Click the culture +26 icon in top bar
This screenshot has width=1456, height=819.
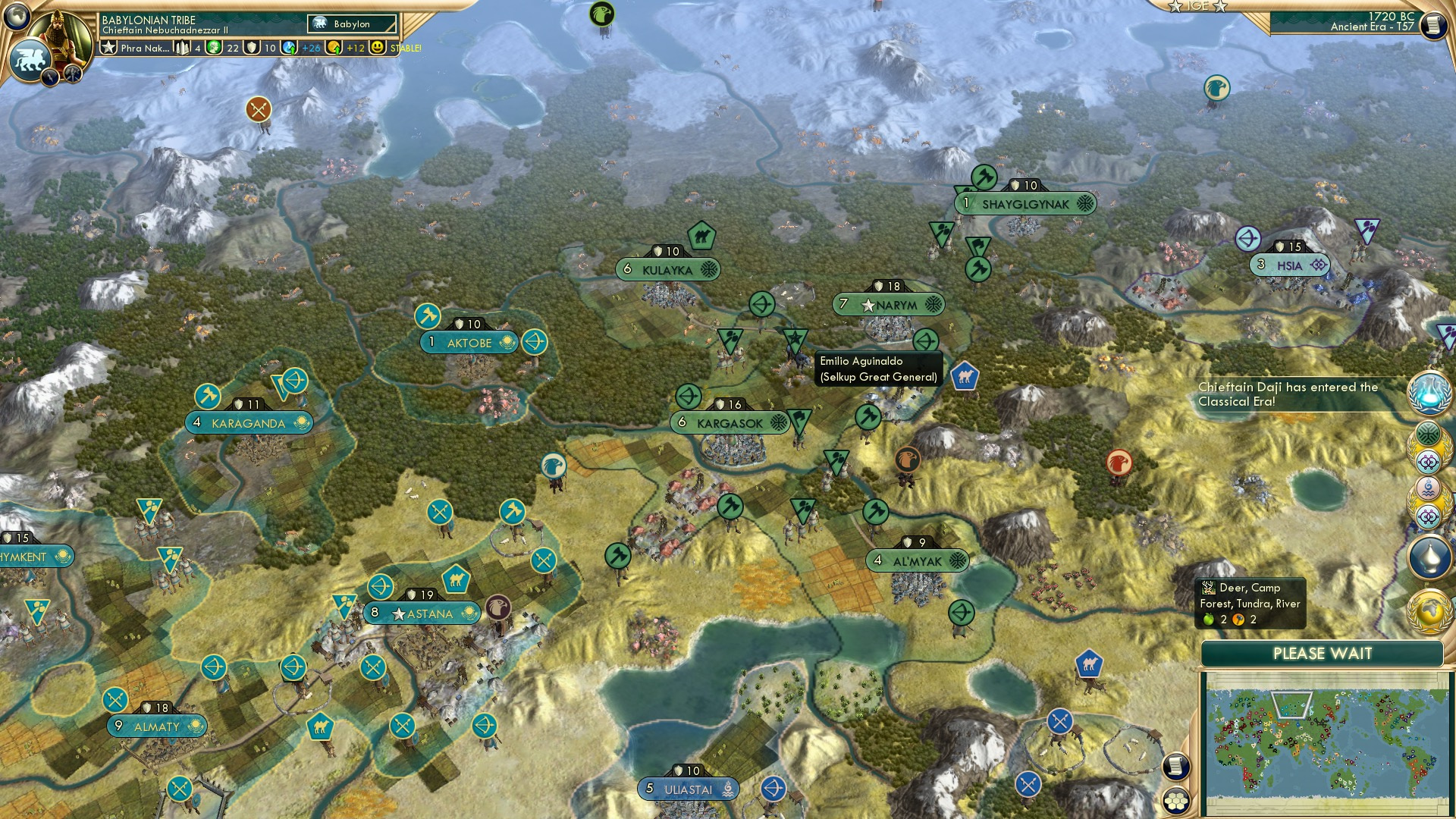pos(287,47)
